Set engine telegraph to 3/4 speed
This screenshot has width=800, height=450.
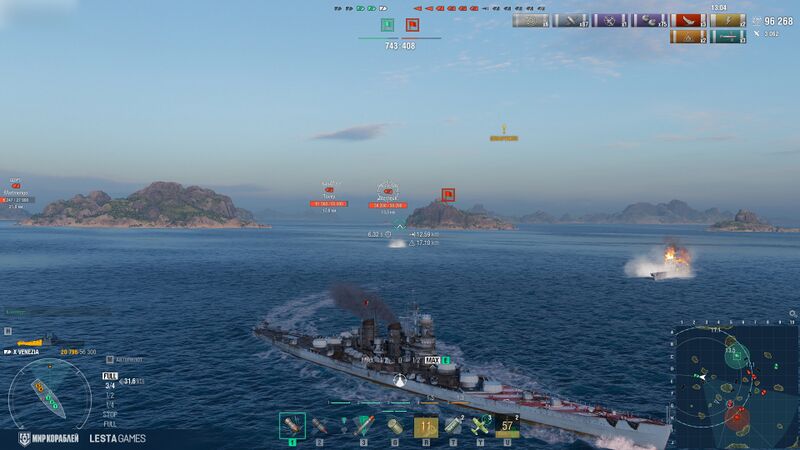pyautogui.click(x=109, y=385)
